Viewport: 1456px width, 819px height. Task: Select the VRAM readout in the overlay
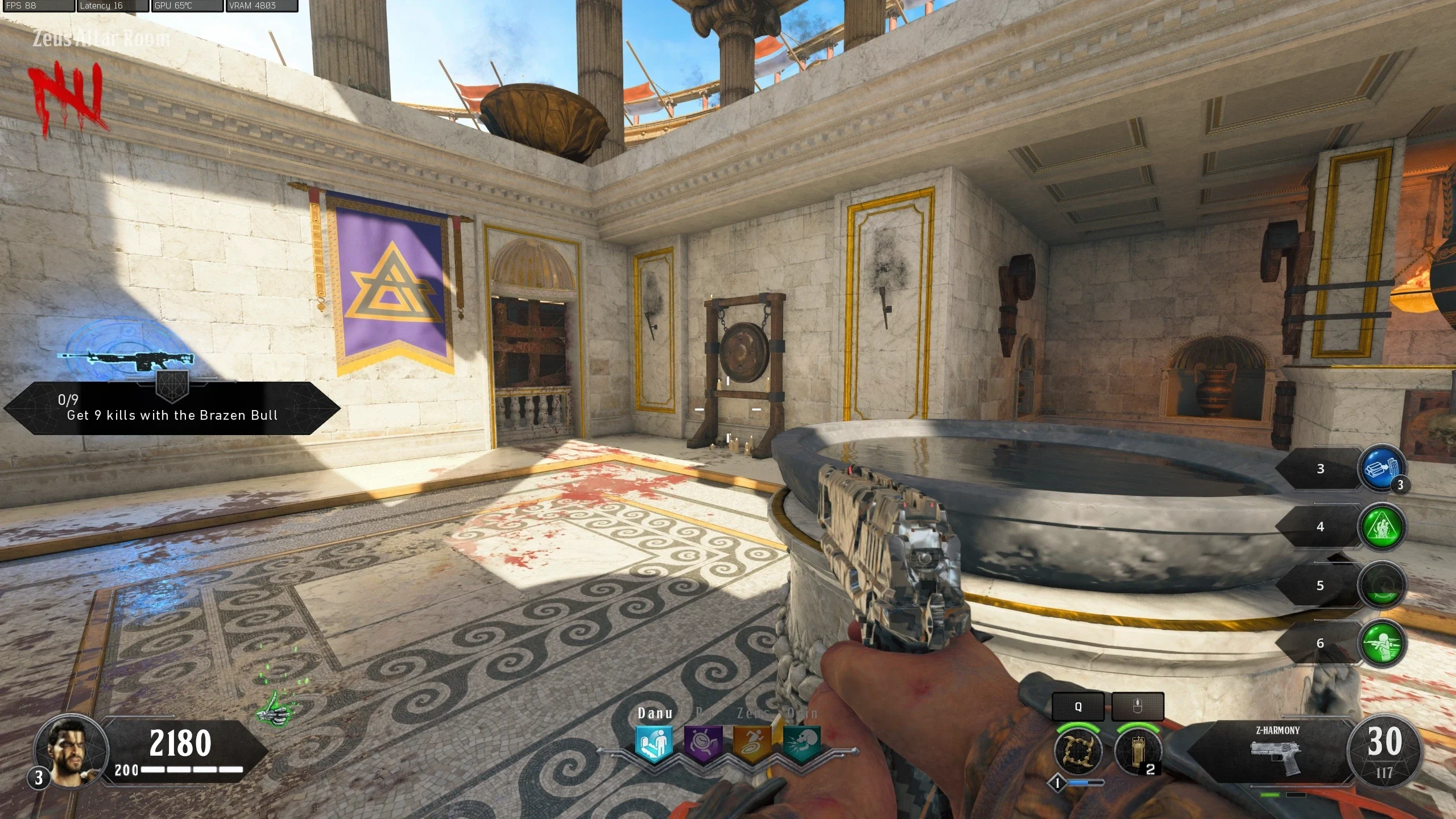coord(262,6)
